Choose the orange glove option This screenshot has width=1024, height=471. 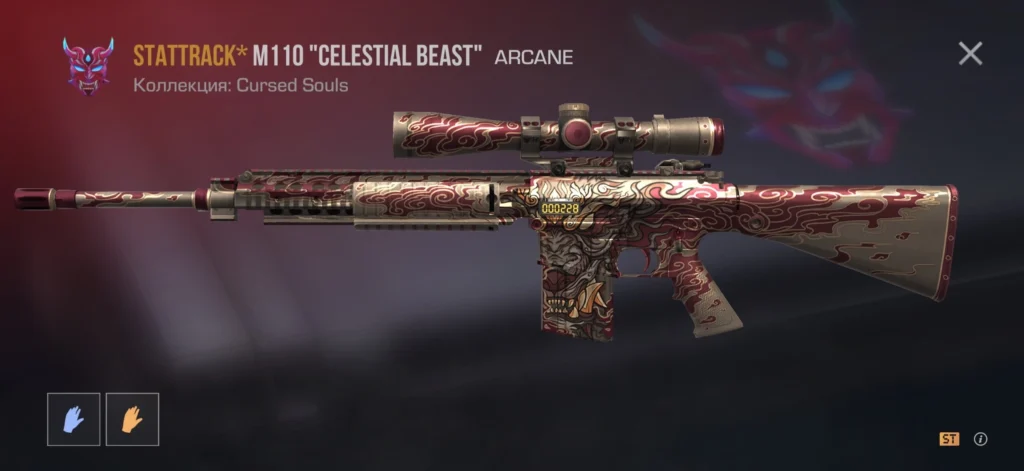point(130,419)
